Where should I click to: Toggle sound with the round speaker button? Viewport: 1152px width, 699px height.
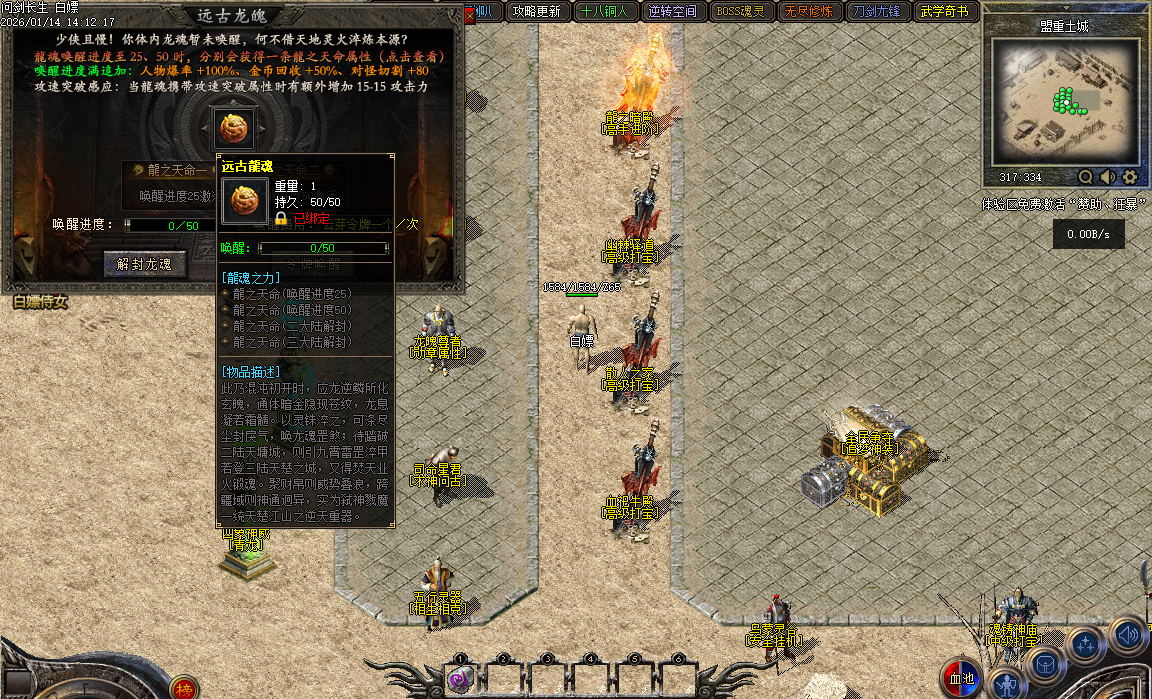click(x=1128, y=633)
